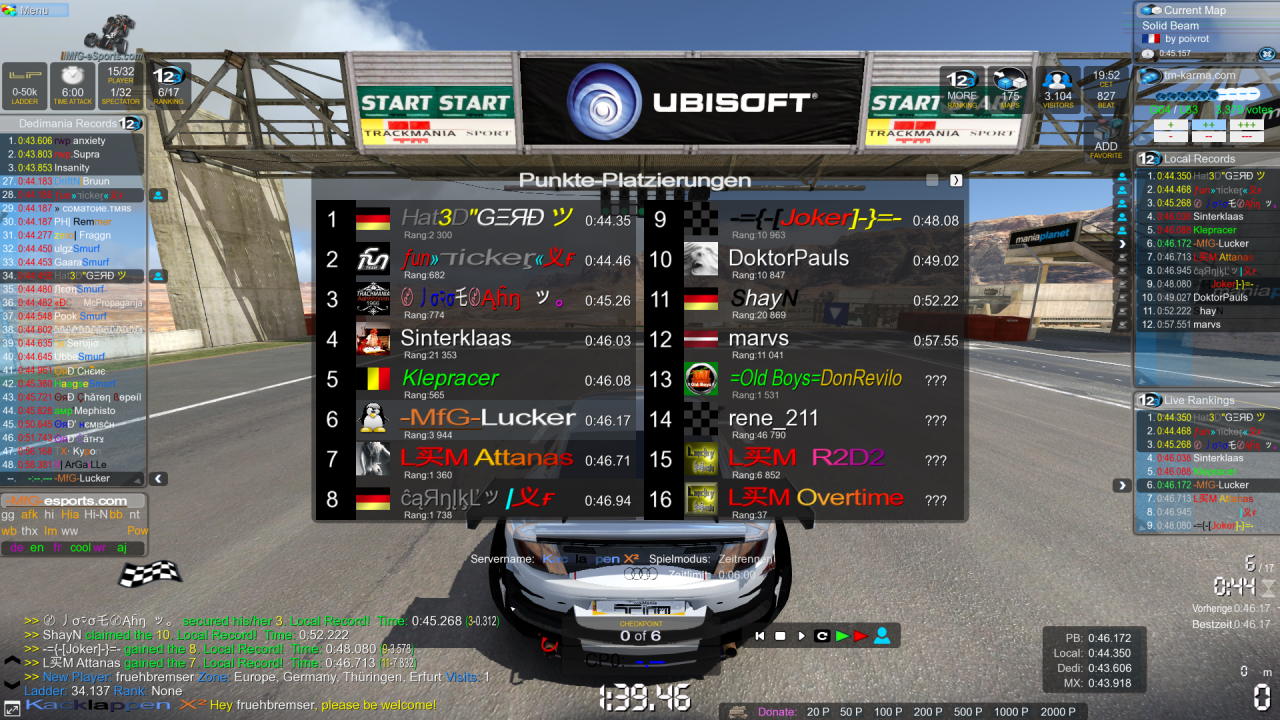The width and height of the screenshot is (1280, 720).
Task: Open the More Ranking widget
Action: click(x=962, y=88)
